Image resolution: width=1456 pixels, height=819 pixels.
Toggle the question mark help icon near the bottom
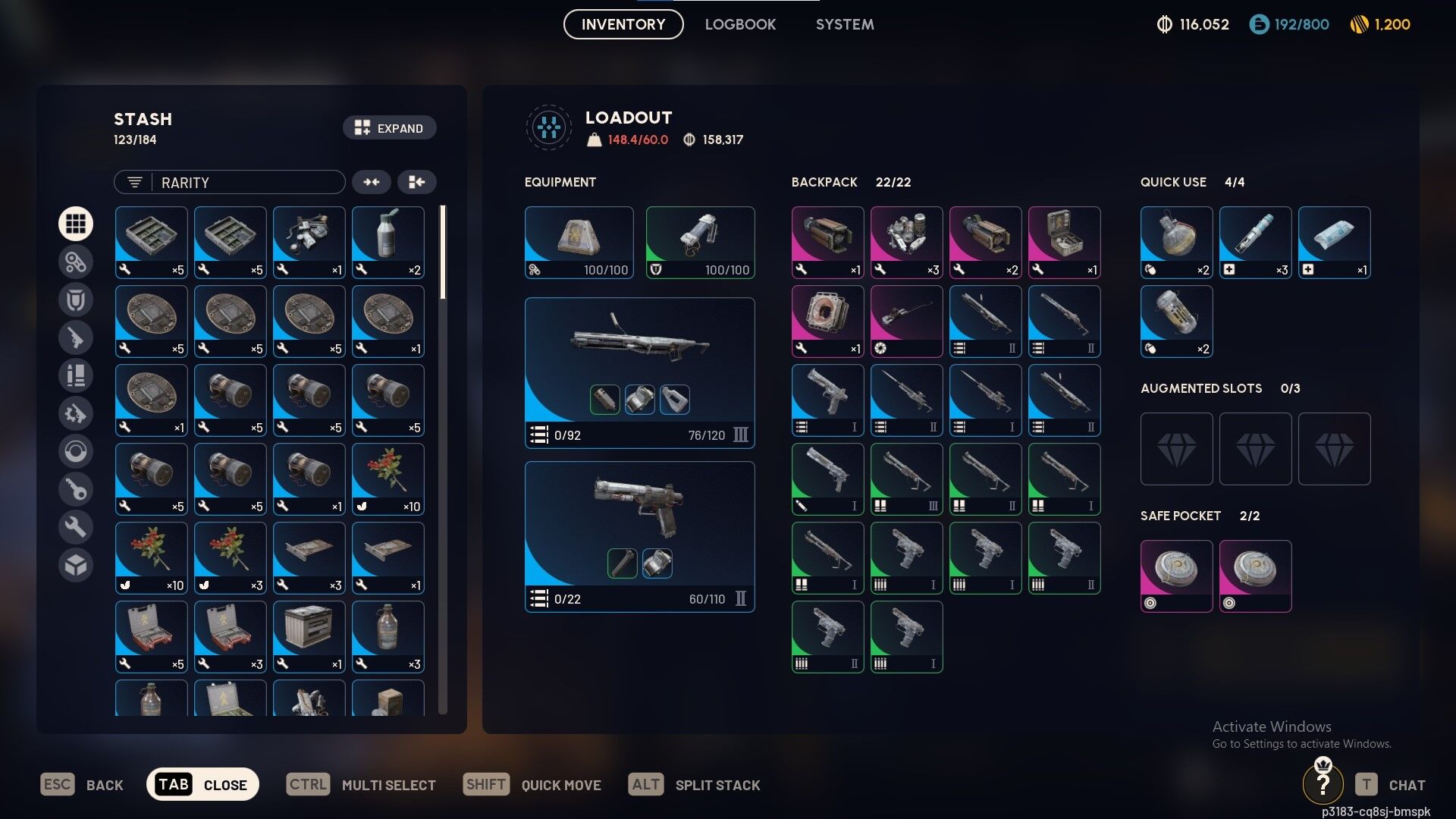coord(1323,784)
